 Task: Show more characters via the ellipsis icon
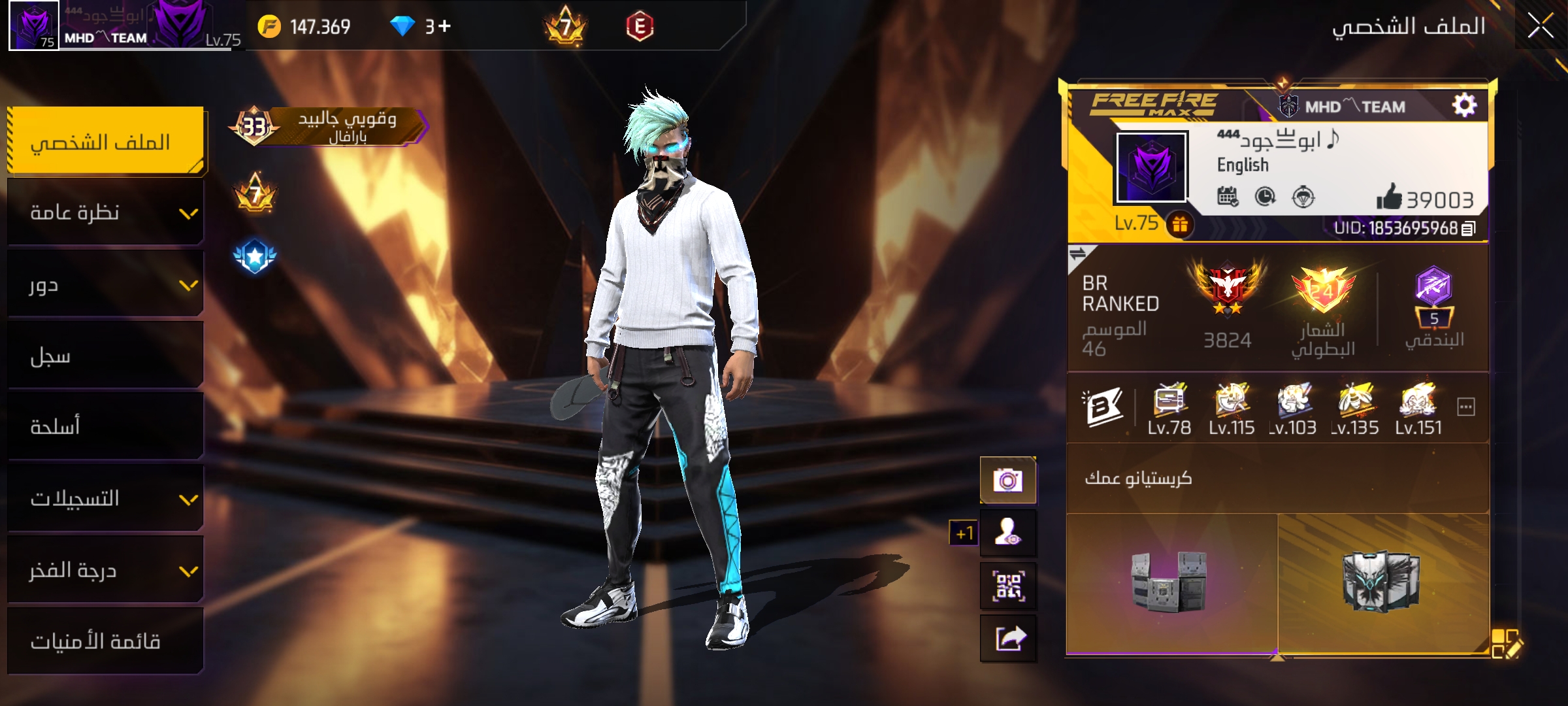tap(1466, 407)
